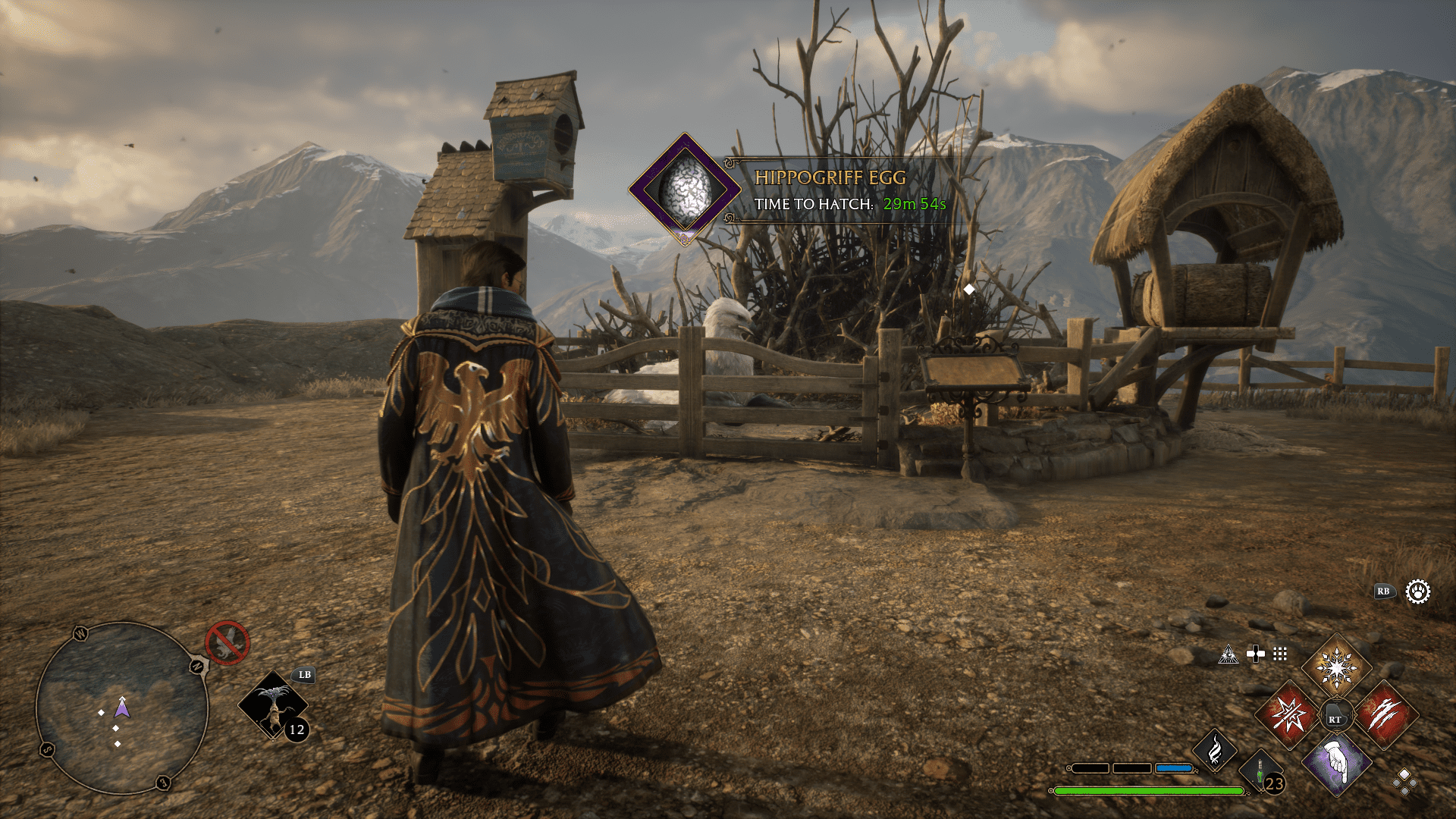
Task: Click the eye-in-triangle Revelio icon
Action: tap(1228, 654)
